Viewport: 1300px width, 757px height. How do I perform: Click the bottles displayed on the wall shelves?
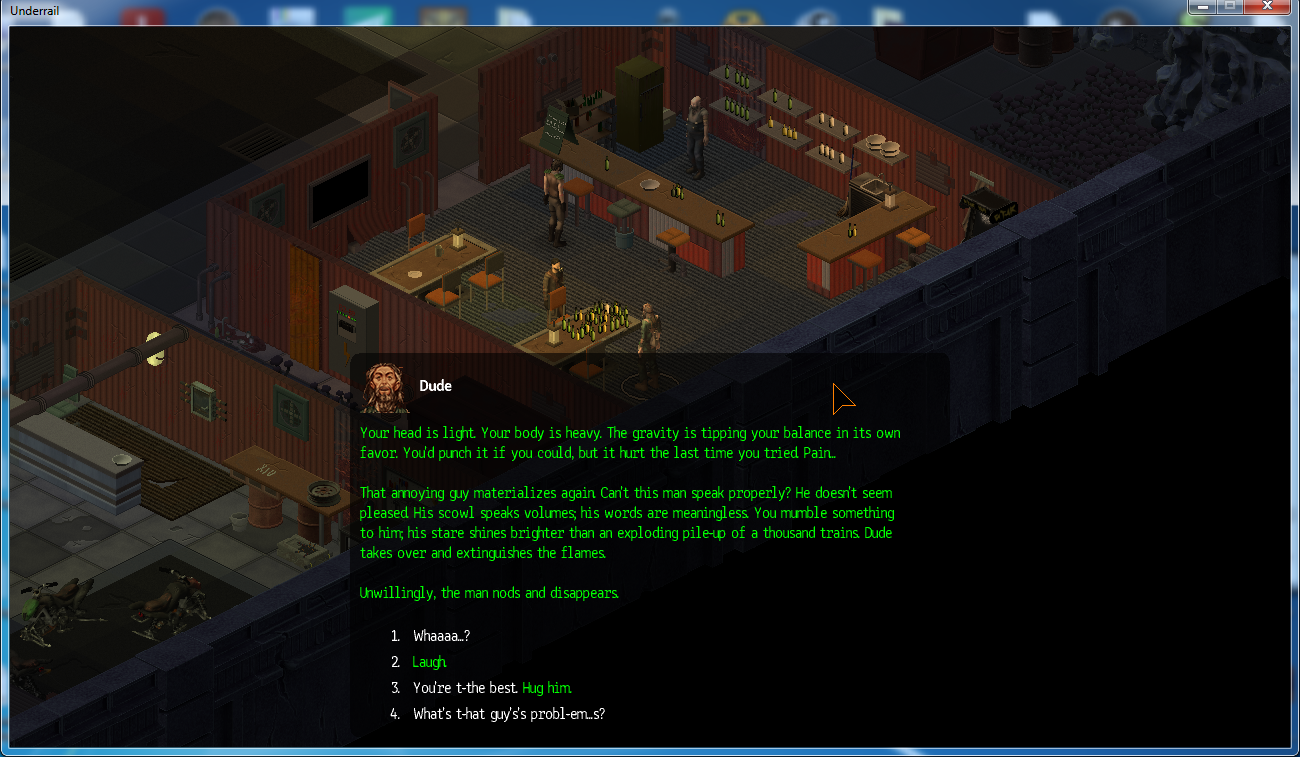[x=780, y=110]
